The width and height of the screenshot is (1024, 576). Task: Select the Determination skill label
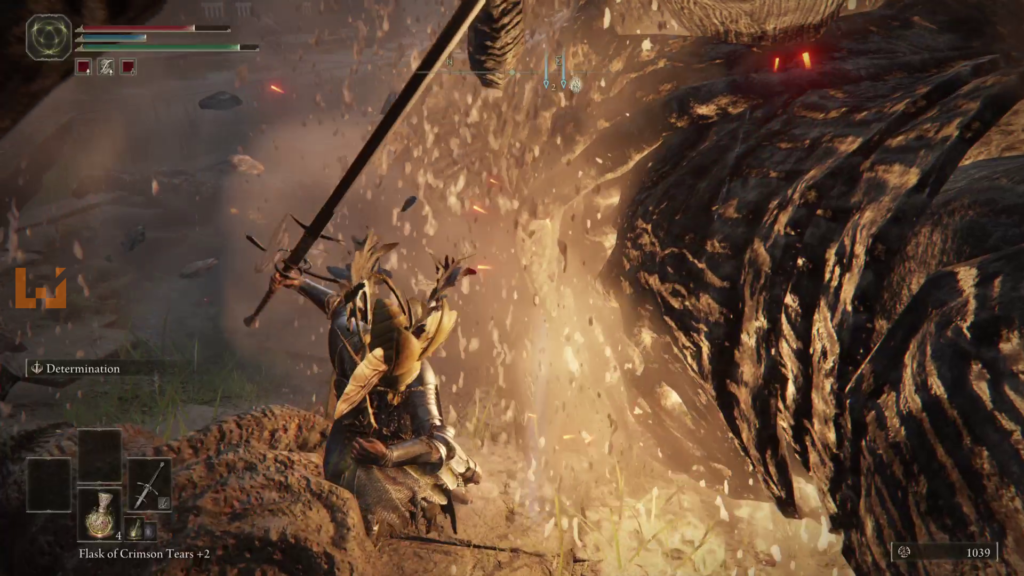[82, 368]
